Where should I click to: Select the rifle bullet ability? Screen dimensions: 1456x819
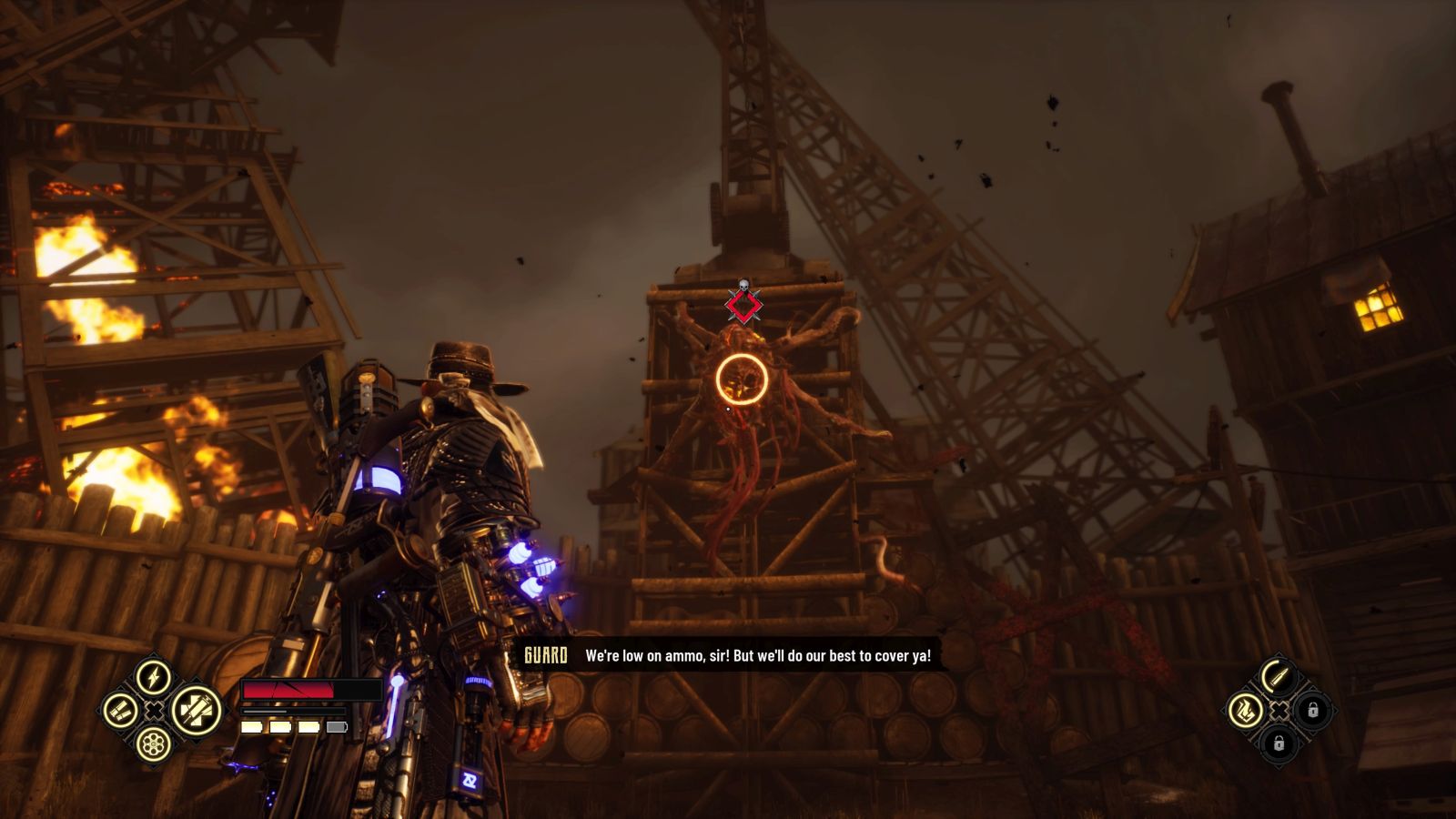(x=1278, y=676)
